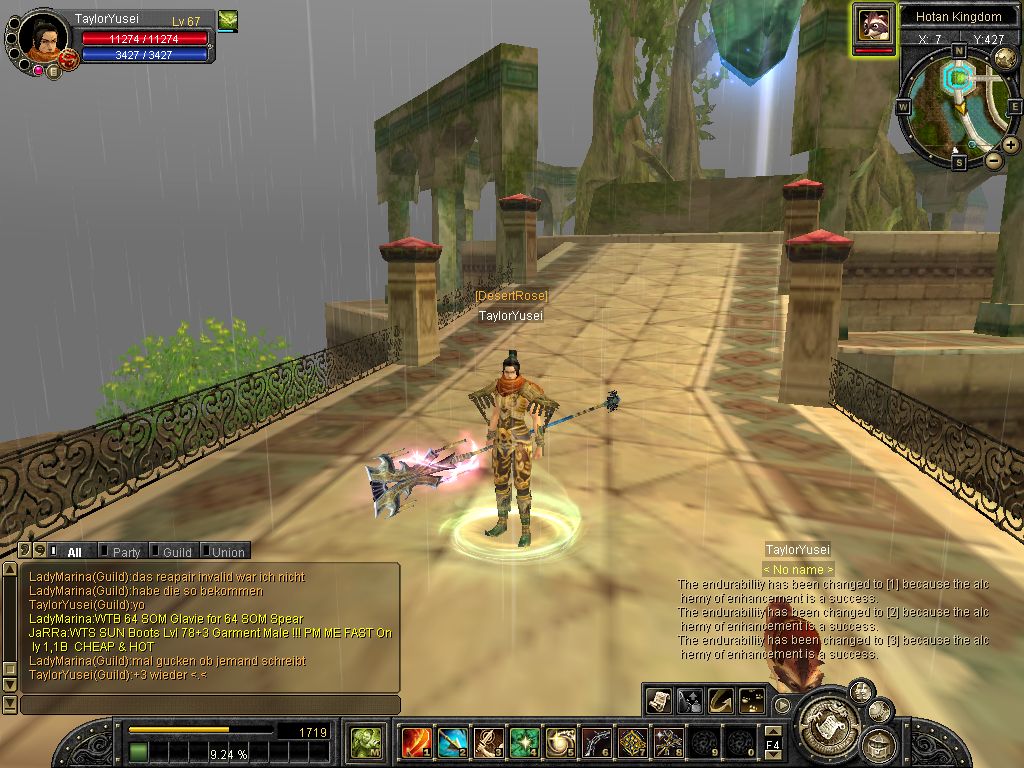The image size is (1024, 768).
Task: Open the Party chat tab
Action: point(126,551)
